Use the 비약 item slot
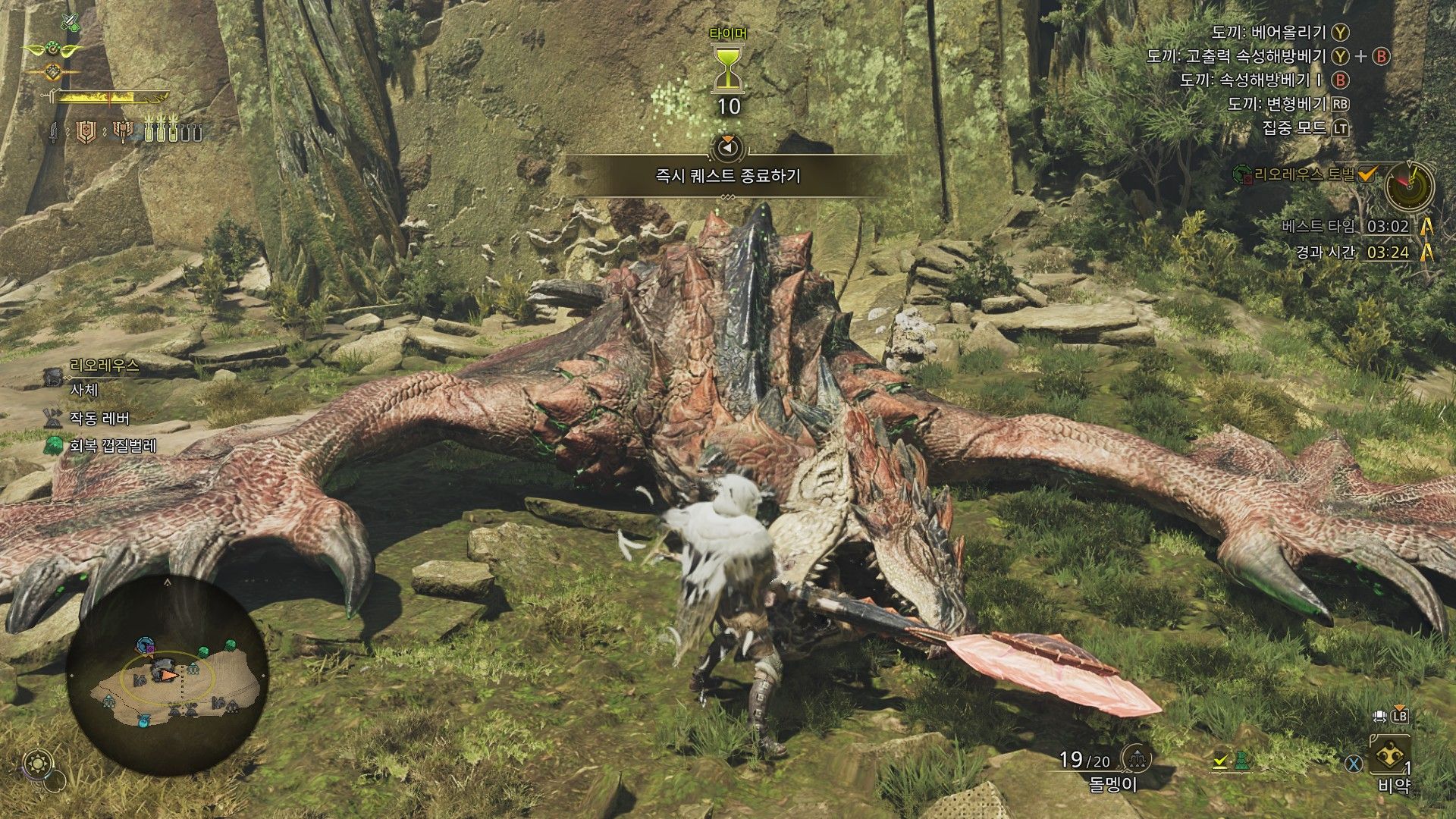Viewport: 1456px width, 819px height. tap(1391, 763)
